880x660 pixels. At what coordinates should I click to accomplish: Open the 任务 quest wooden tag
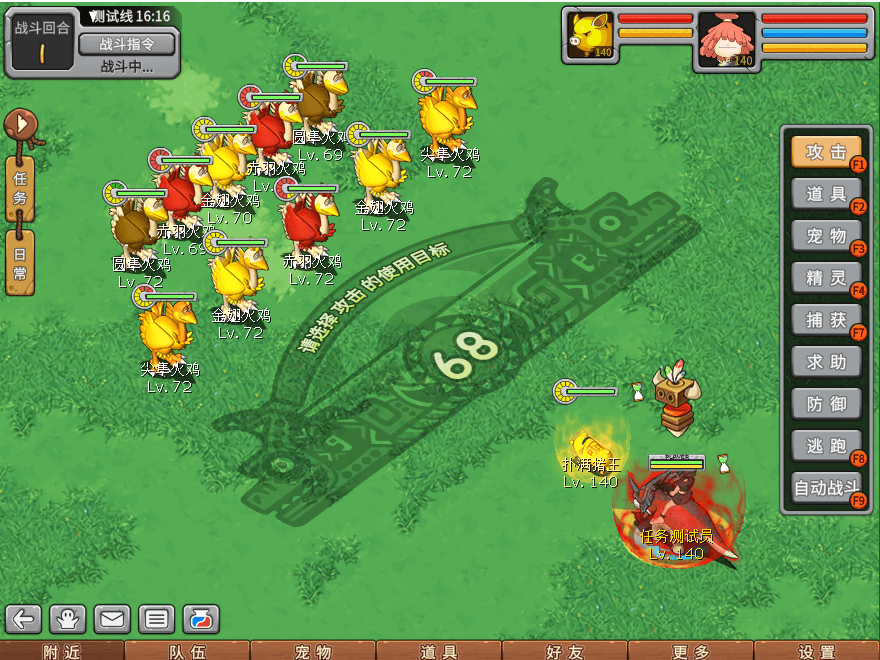pyautogui.click(x=20, y=188)
